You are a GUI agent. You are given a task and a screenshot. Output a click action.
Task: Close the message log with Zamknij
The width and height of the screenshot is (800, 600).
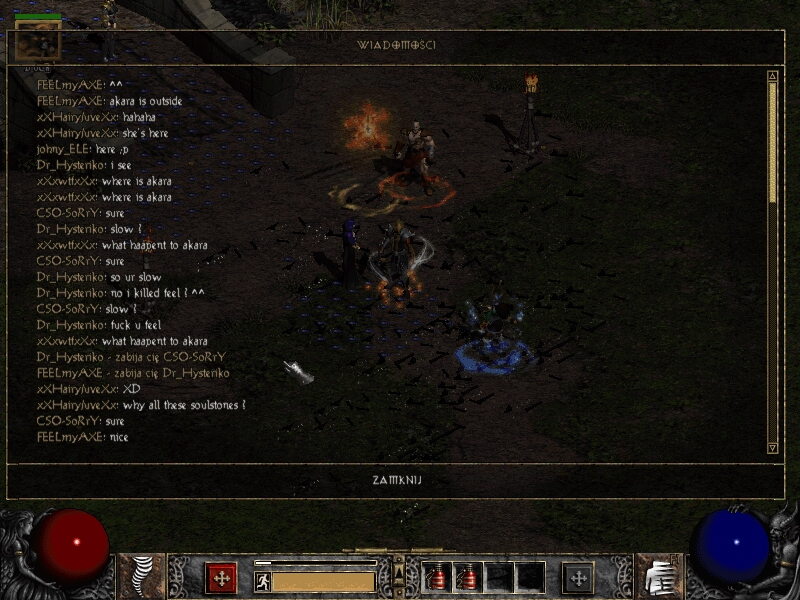tap(395, 481)
